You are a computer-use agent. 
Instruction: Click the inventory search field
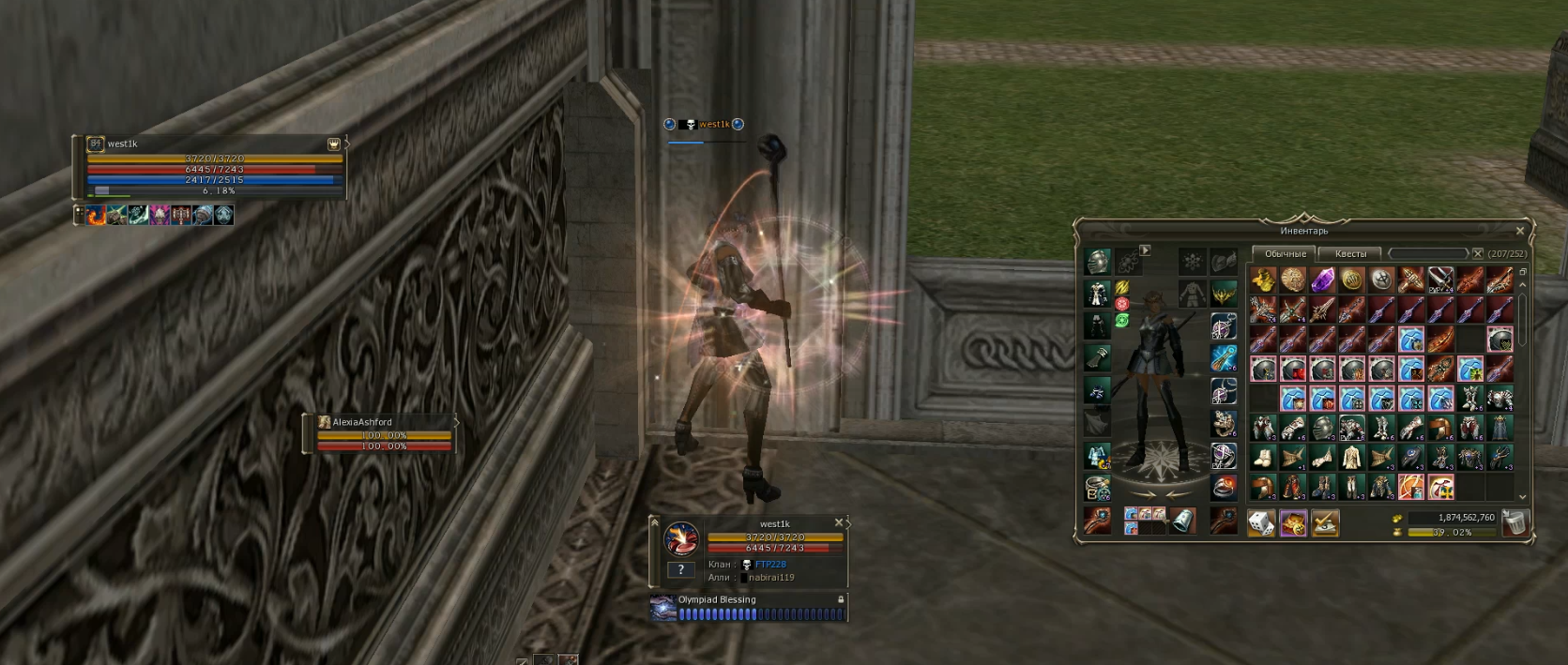(x=1427, y=254)
